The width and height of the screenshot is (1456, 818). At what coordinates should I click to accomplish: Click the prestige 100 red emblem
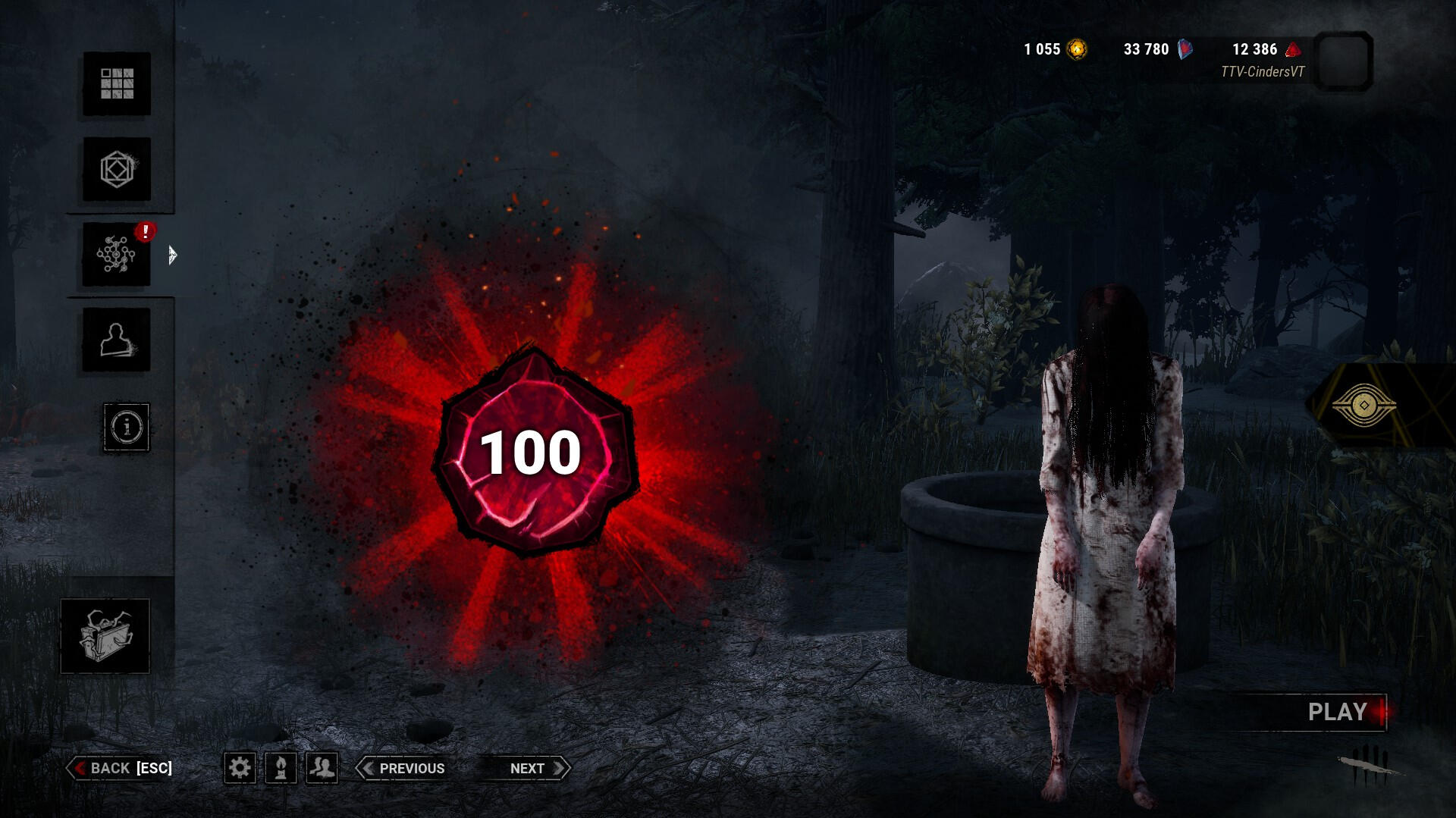pyautogui.click(x=532, y=453)
